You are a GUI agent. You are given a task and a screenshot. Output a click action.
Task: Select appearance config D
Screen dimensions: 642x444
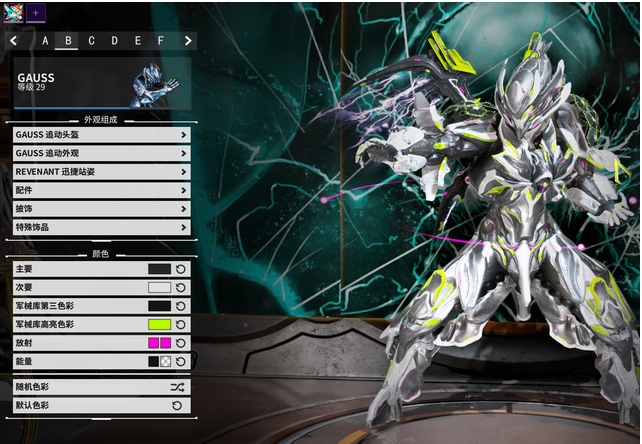(114, 41)
